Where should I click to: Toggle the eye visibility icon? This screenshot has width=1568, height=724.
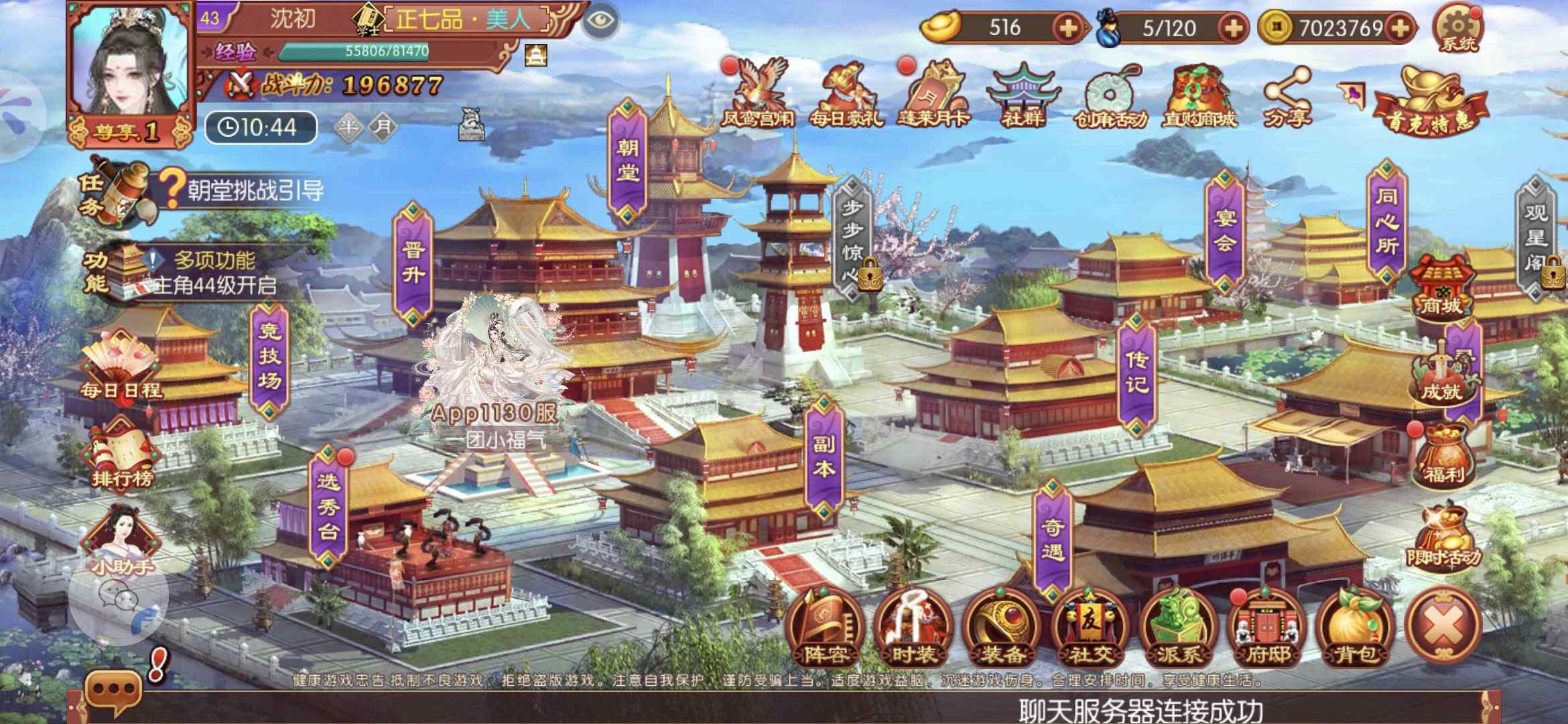(599, 21)
